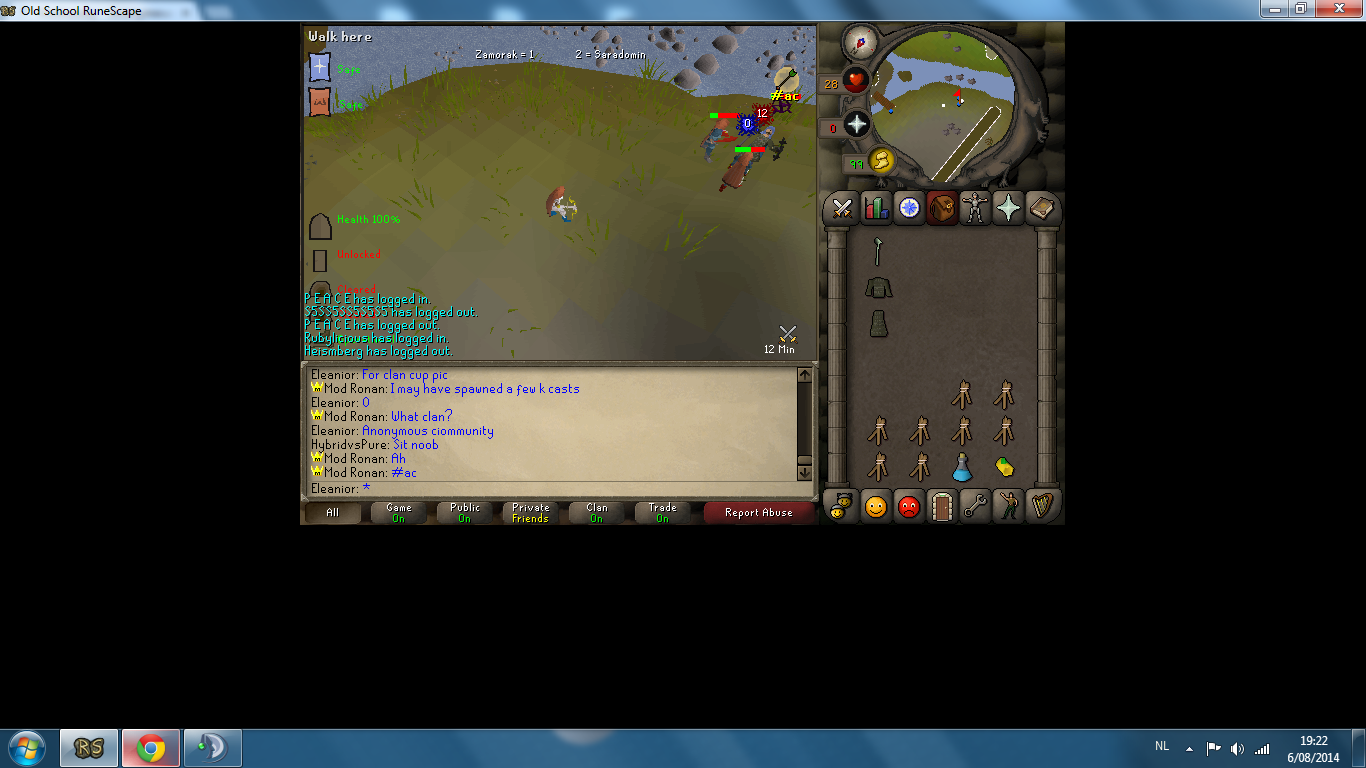This screenshot has height=768, width=1366.
Task: Select the Inventory tab
Action: tap(941, 208)
